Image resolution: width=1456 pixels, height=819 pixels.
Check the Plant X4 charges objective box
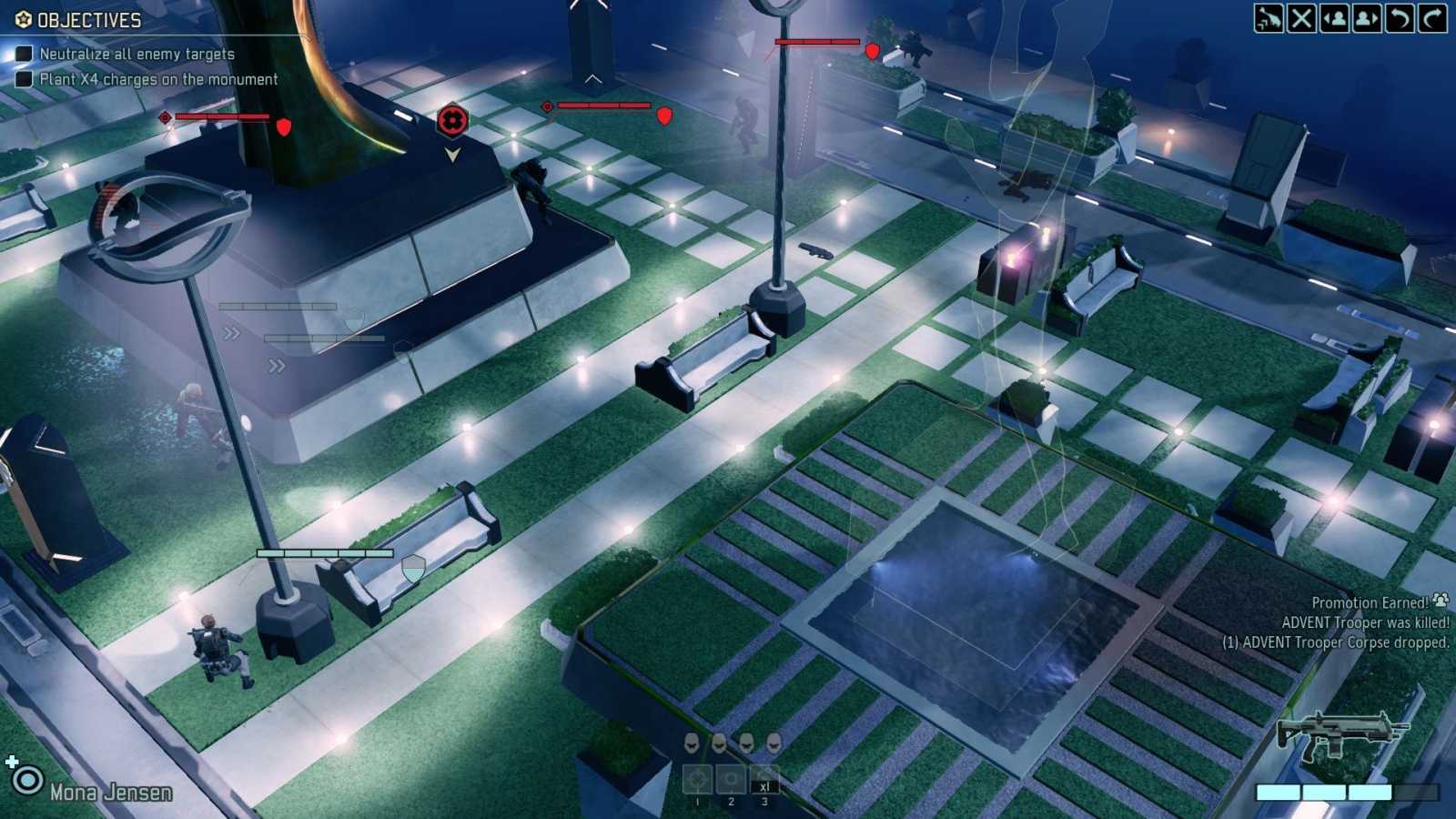(23, 79)
